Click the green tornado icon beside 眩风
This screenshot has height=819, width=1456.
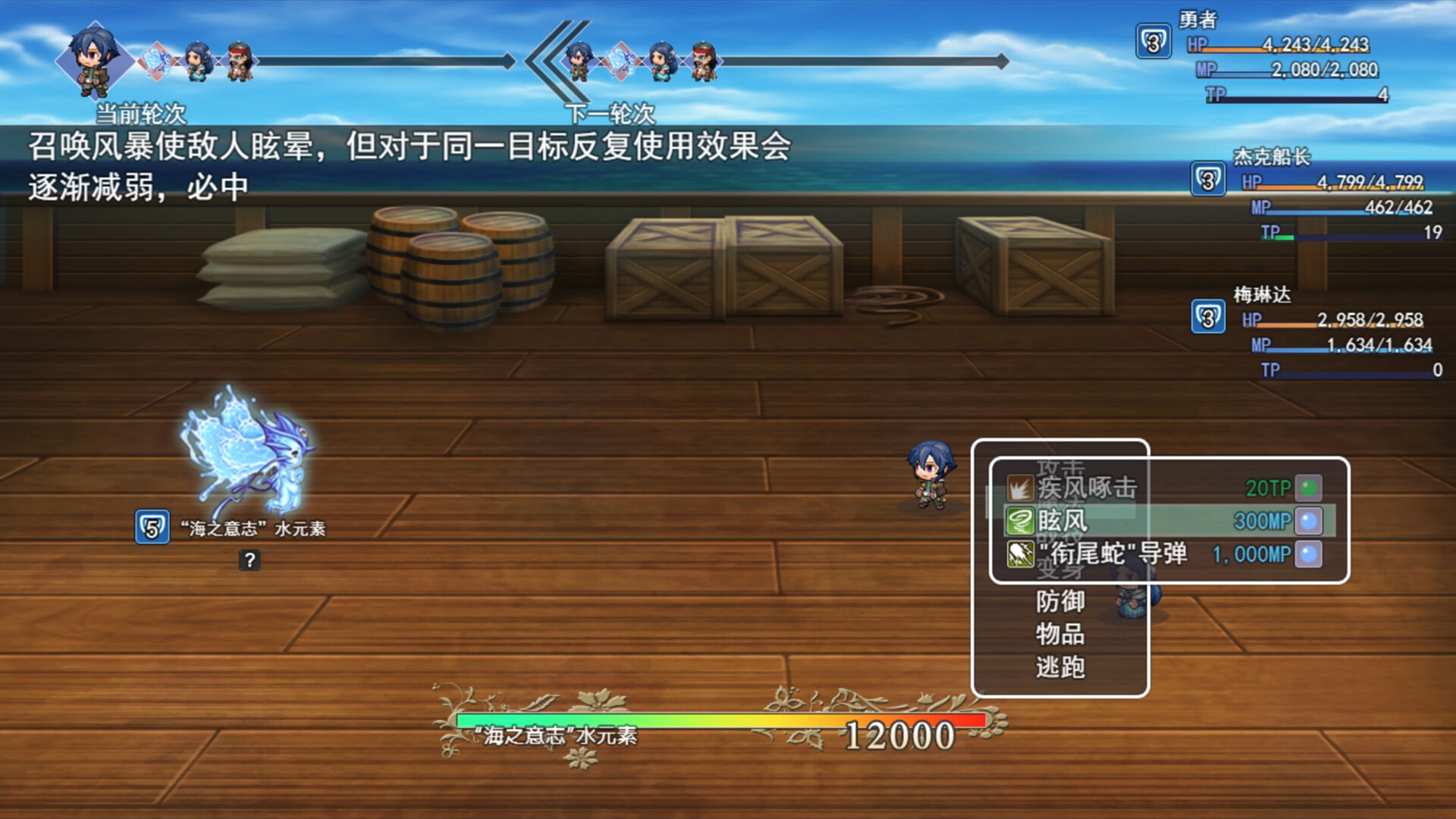(1020, 522)
